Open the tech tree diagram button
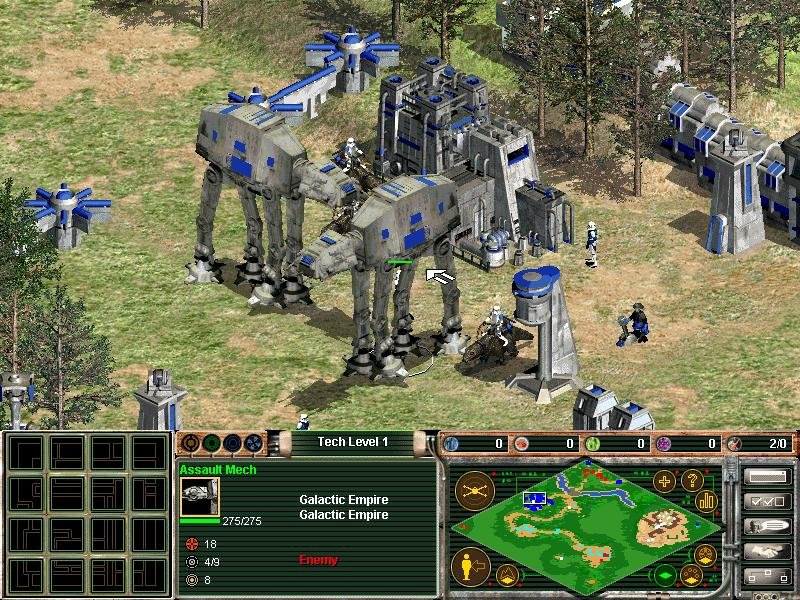The image size is (800, 600). tap(767, 576)
